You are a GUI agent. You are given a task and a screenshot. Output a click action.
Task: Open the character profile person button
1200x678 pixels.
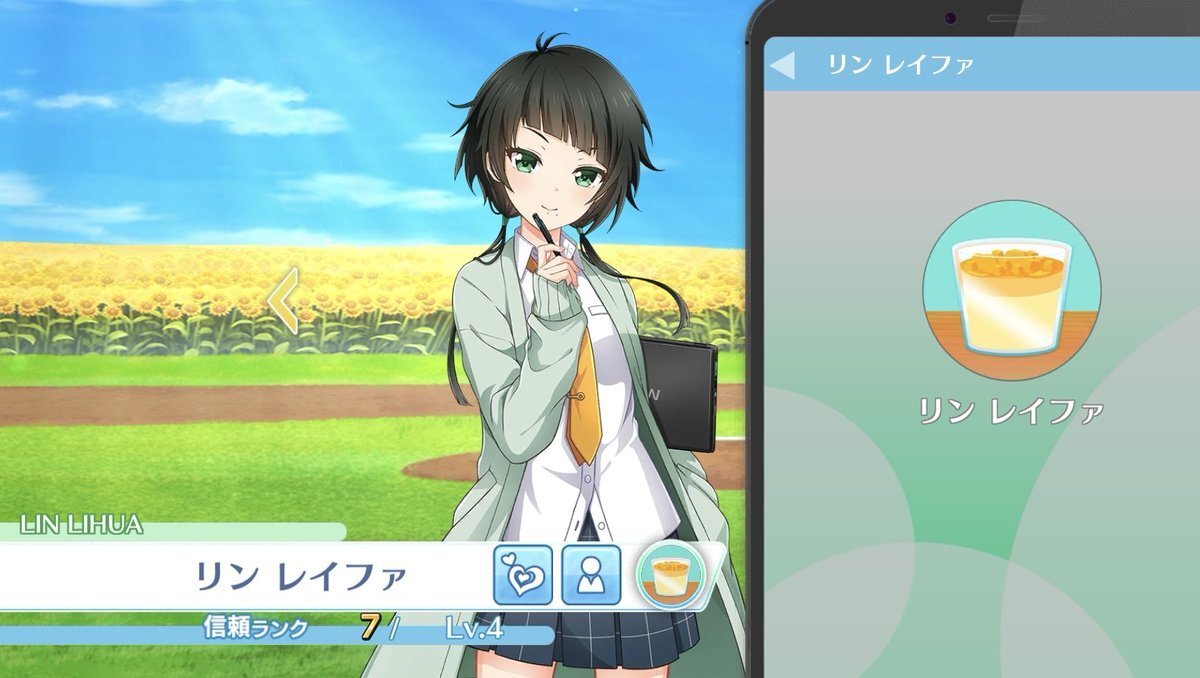pos(591,575)
